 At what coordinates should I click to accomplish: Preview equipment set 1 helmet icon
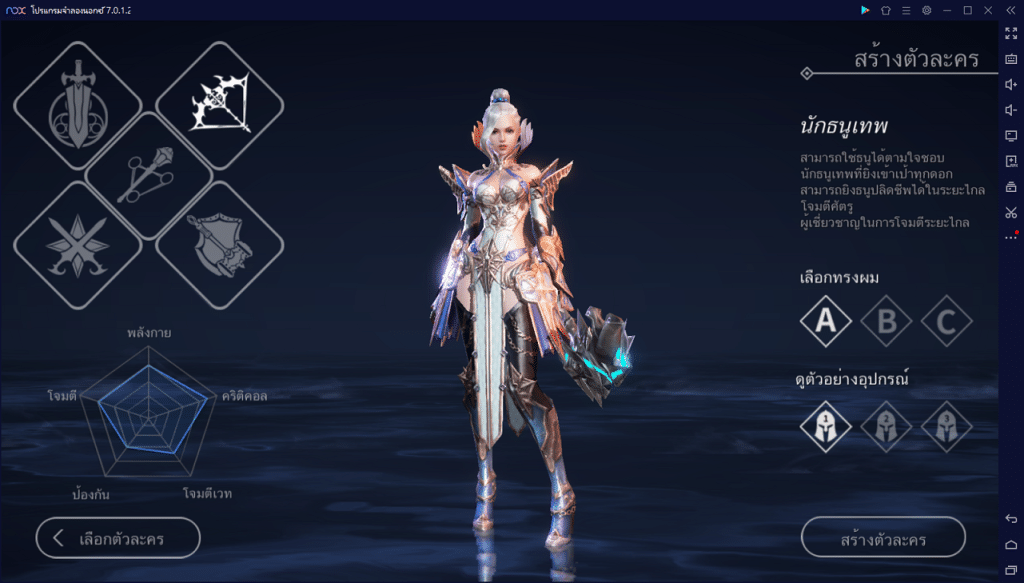(x=826, y=426)
